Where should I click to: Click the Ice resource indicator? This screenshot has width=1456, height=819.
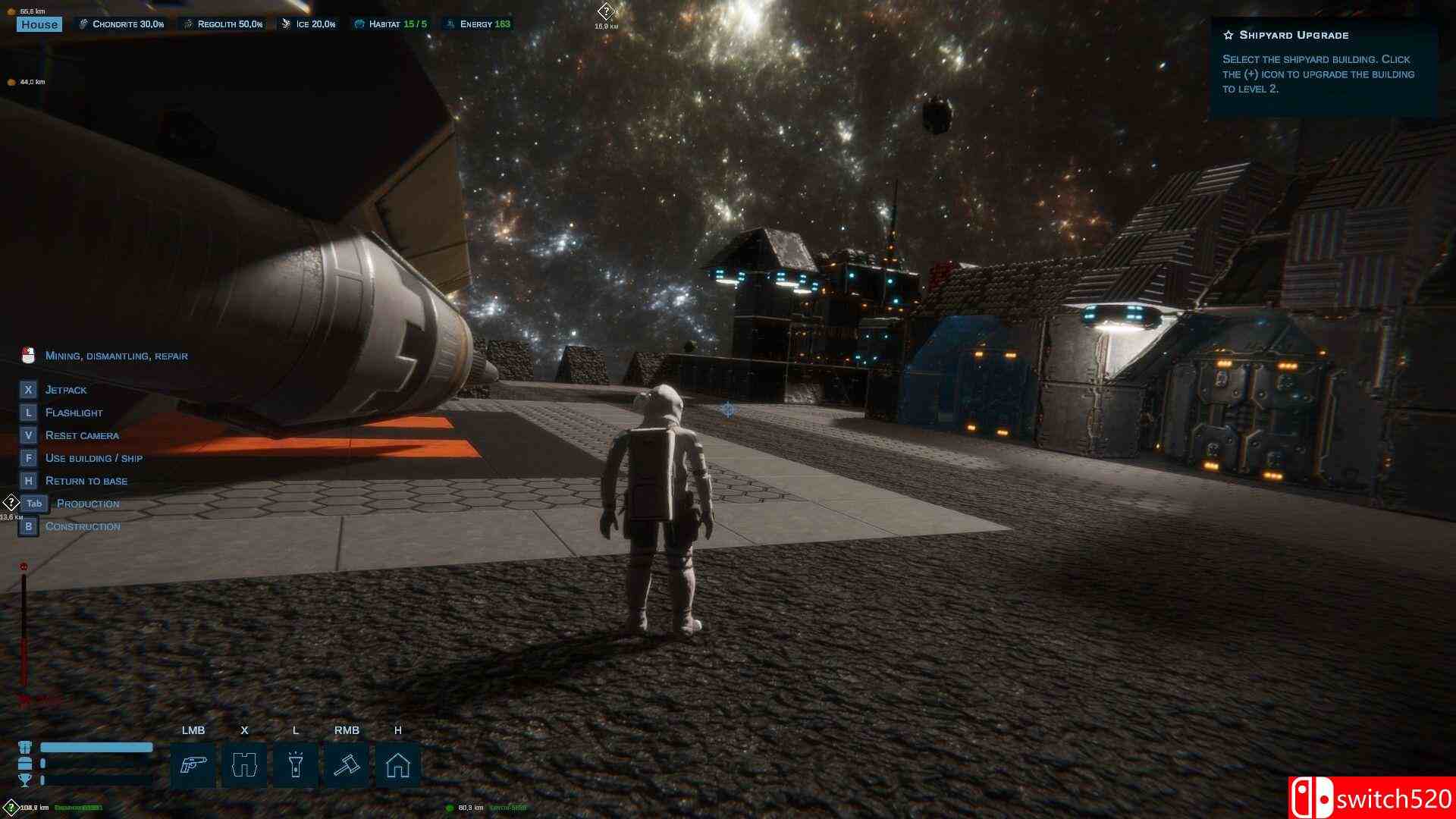point(309,24)
